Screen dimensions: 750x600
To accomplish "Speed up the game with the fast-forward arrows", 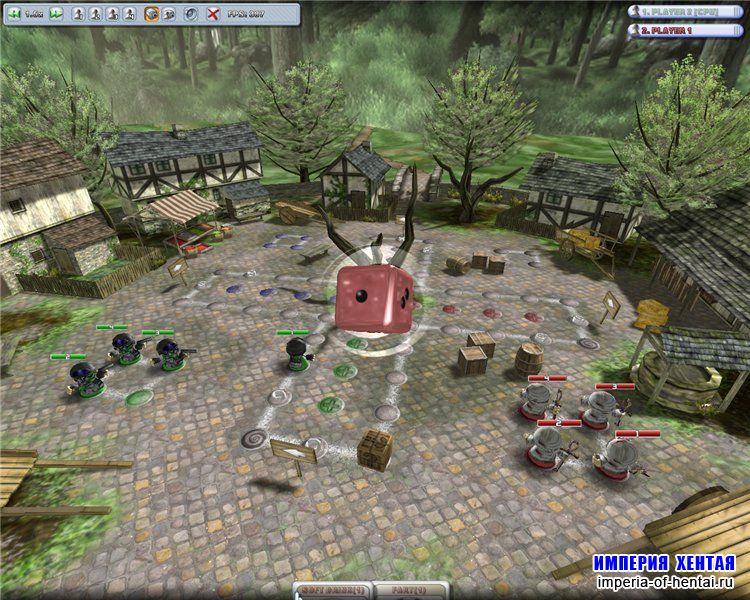I will (56, 14).
